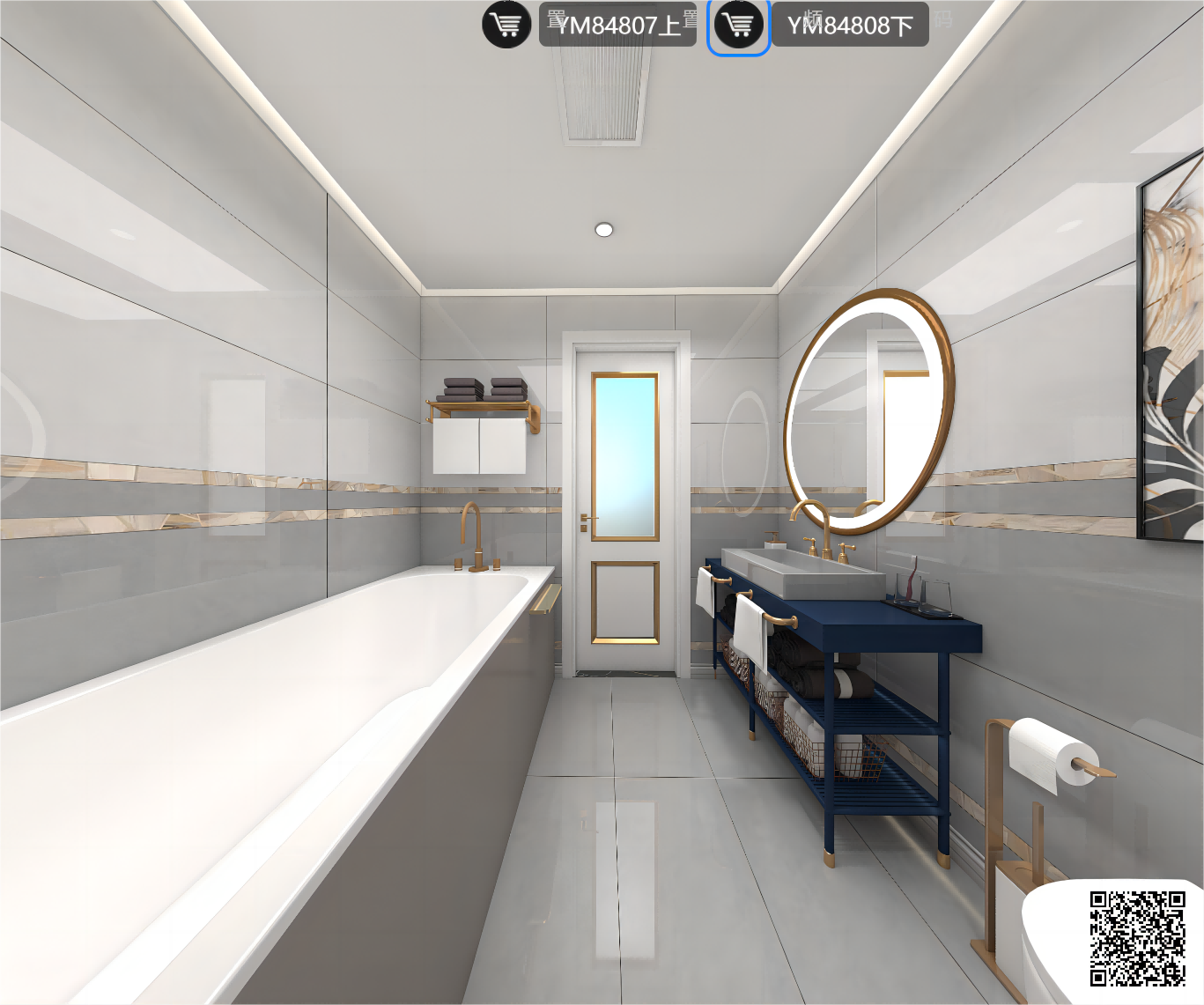
Task: Open the QR code image
Action: 1137,938
